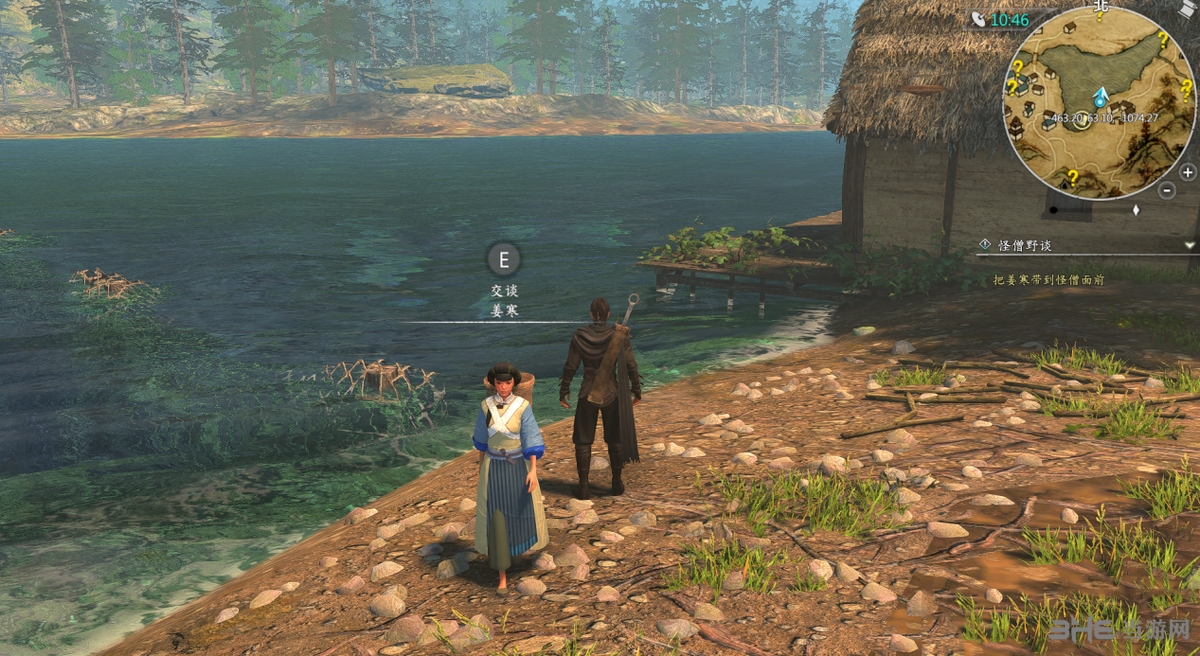Image resolution: width=1200 pixels, height=656 pixels.
Task: Click the satellite dish icon beside the clock
Action: pos(976,19)
